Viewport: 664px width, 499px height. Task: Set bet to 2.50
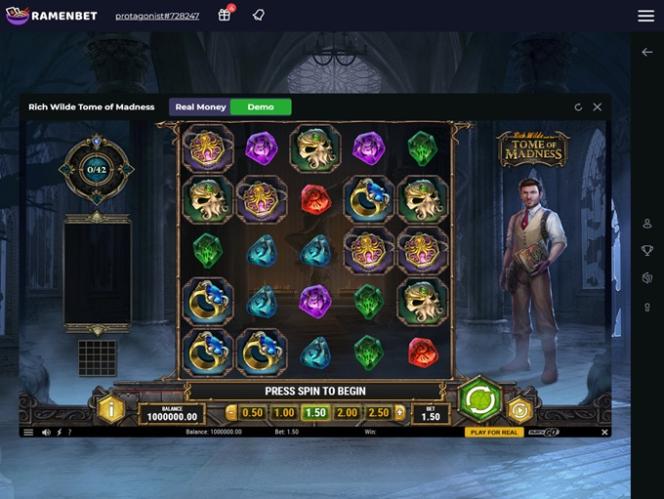(378, 412)
